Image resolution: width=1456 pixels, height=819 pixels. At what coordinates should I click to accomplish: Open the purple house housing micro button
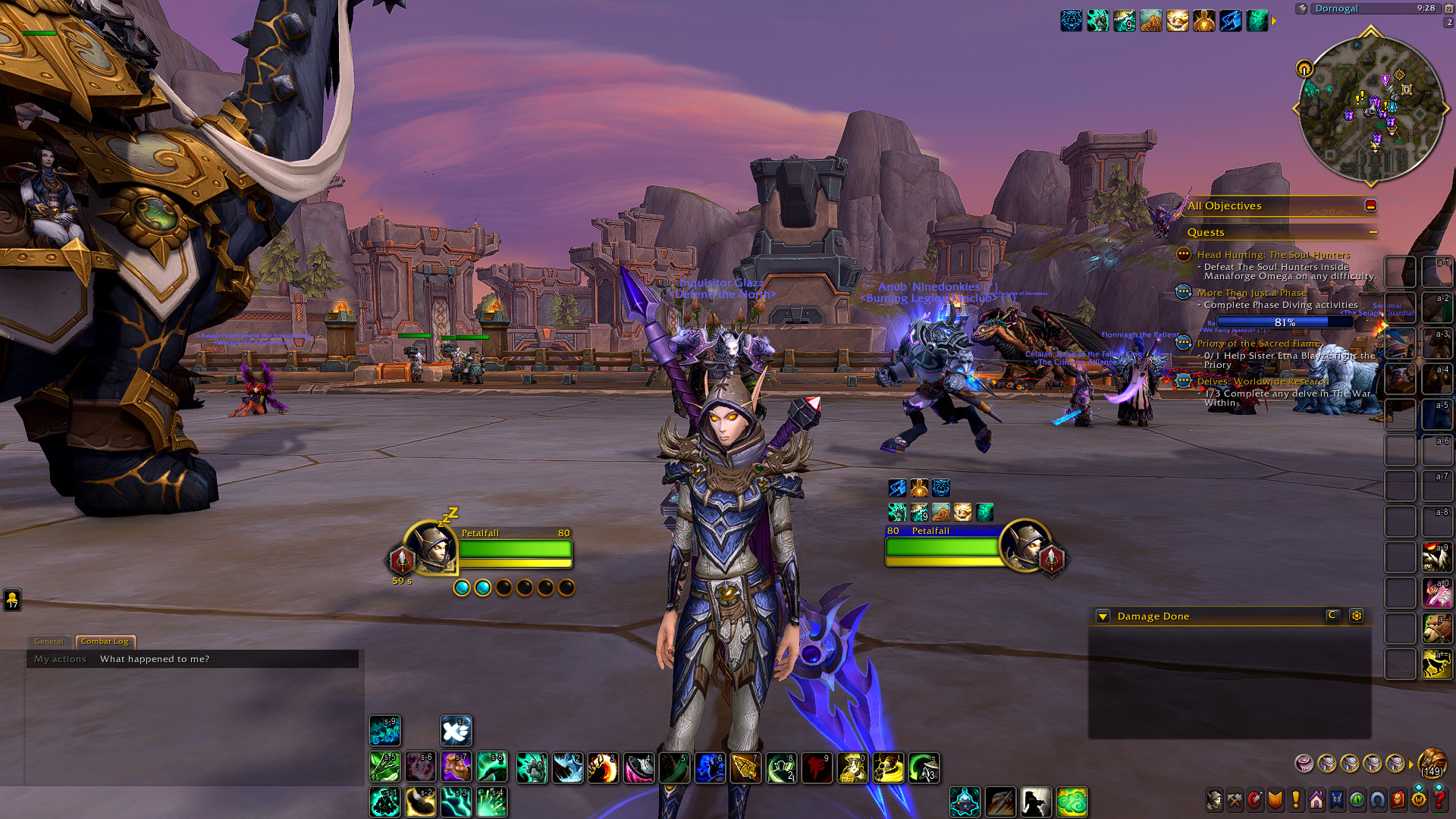click(1316, 799)
